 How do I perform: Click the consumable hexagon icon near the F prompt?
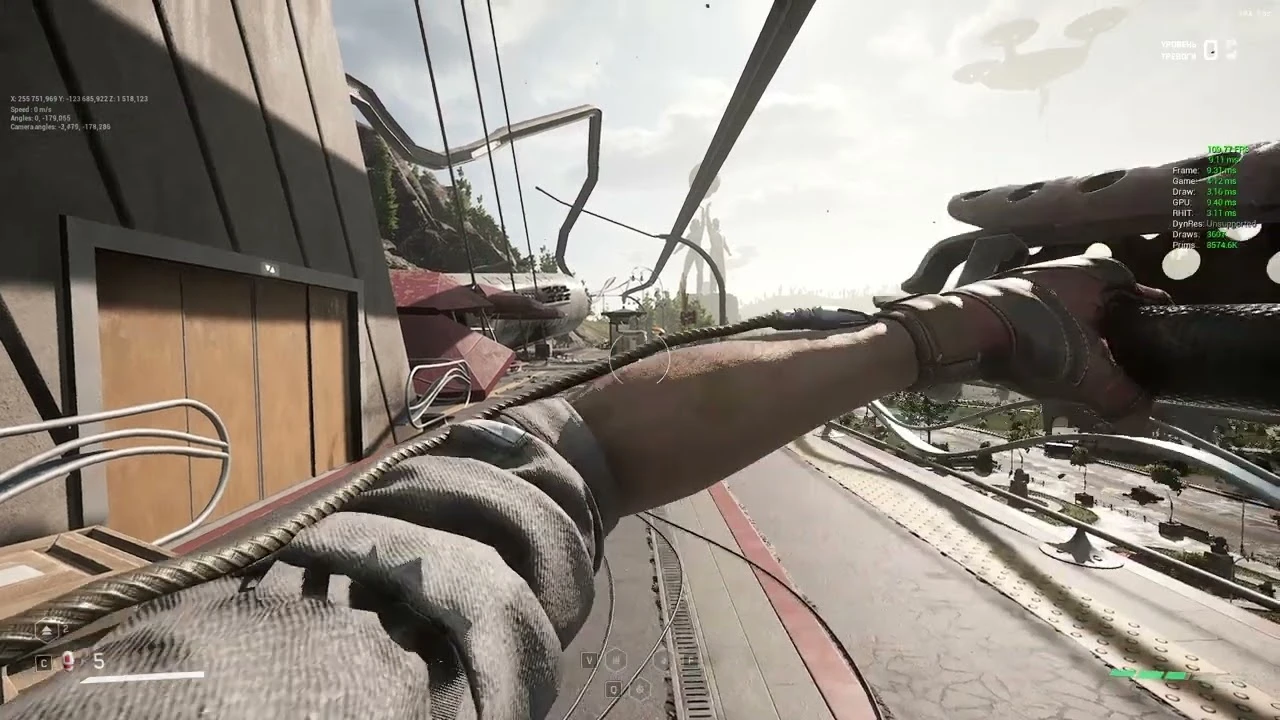pos(662,661)
